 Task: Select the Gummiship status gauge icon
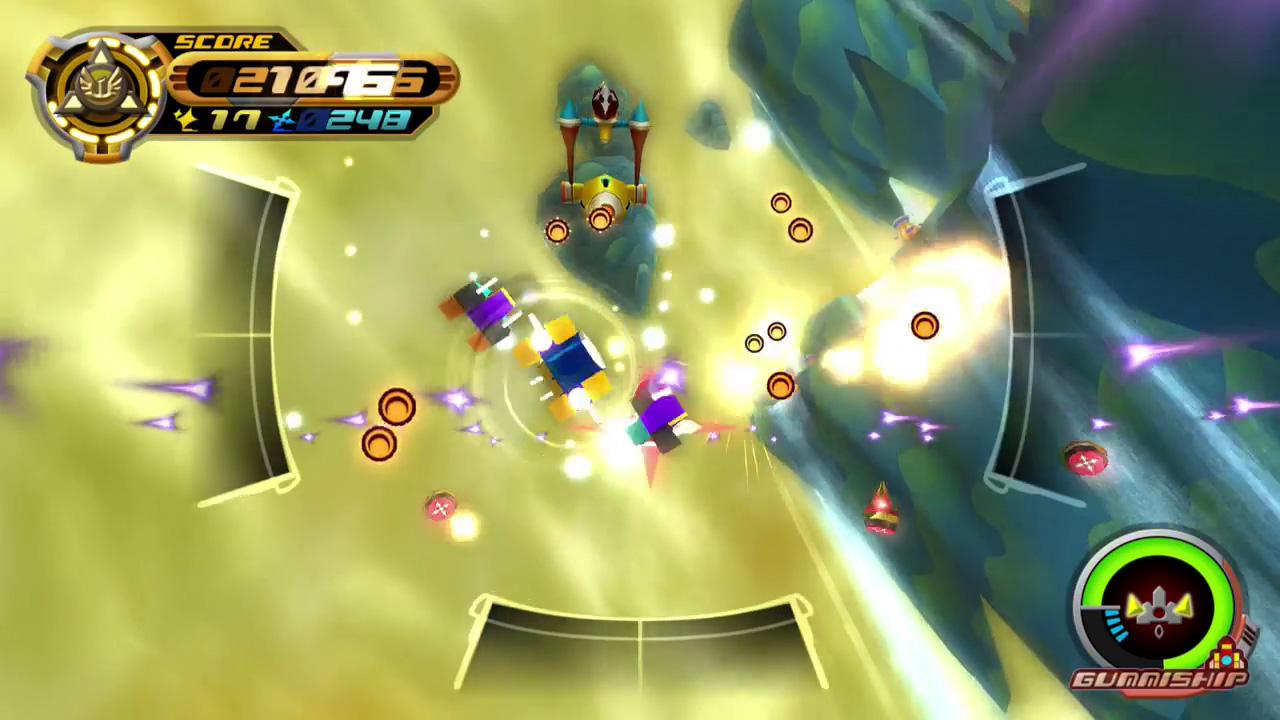coord(1158,603)
